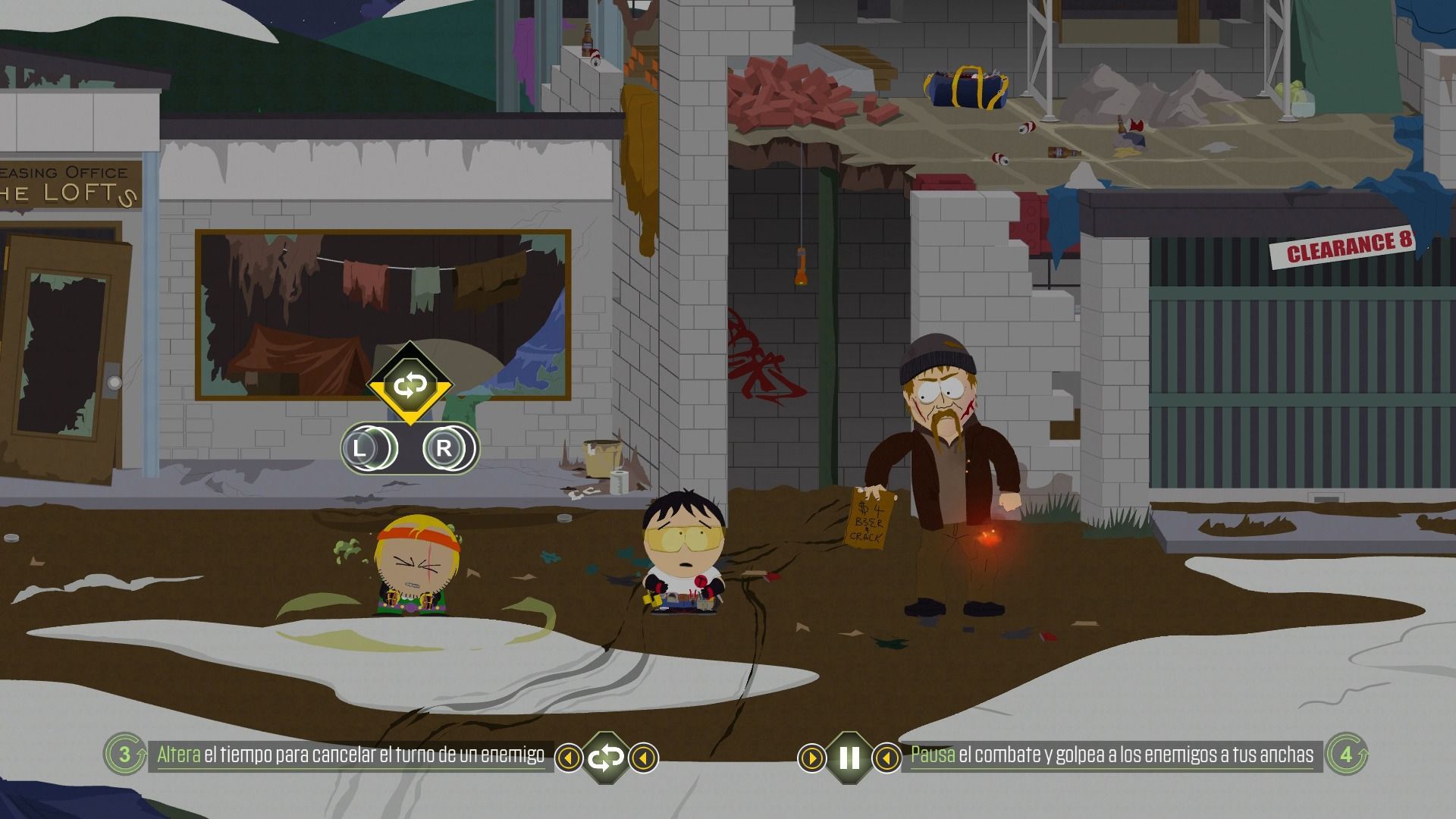
Task: Select the time-loop arrows hexagon in the bottom bar
Action: (x=606, y=757)
